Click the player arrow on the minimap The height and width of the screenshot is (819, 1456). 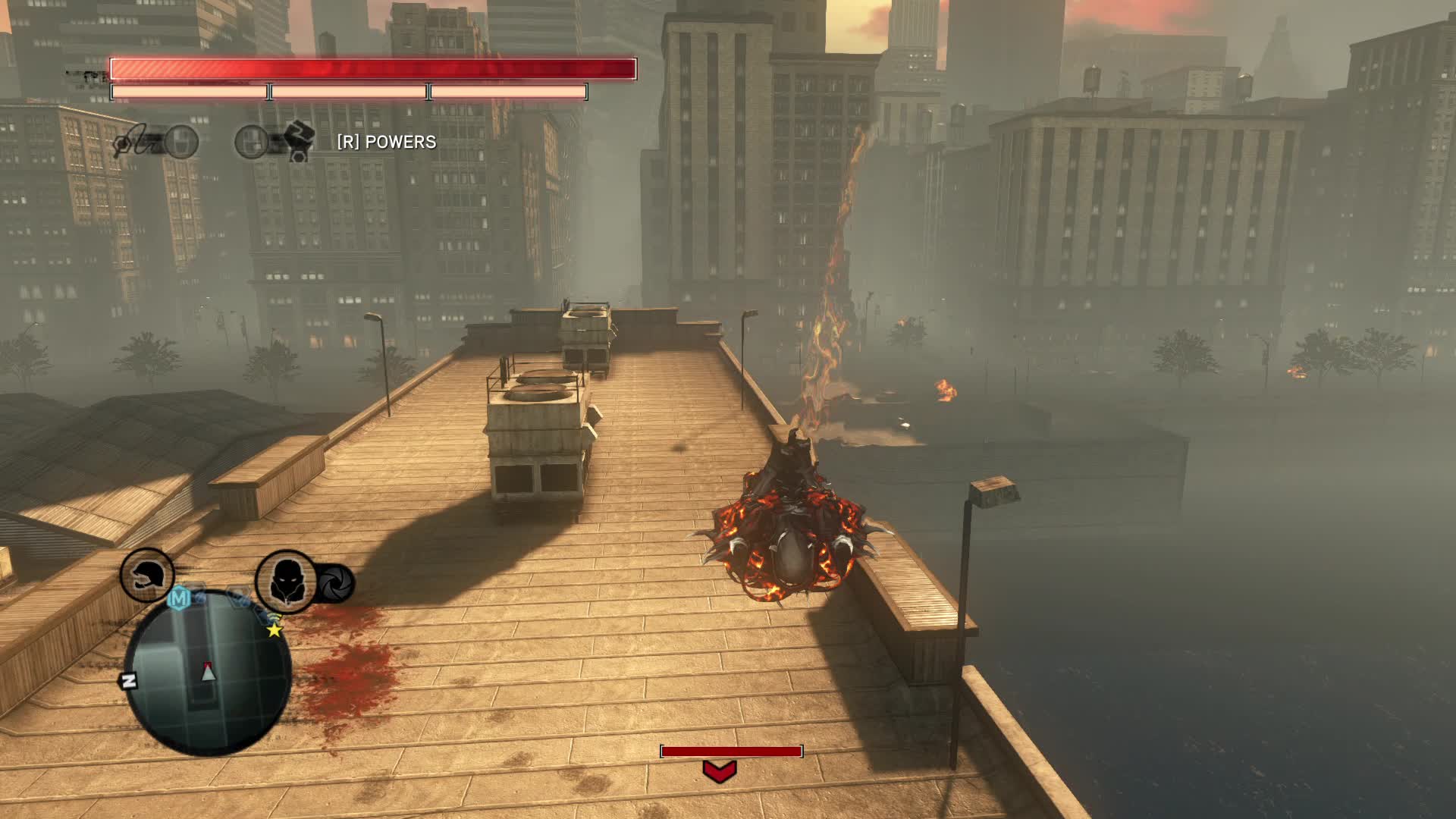(x=208, y=670)
